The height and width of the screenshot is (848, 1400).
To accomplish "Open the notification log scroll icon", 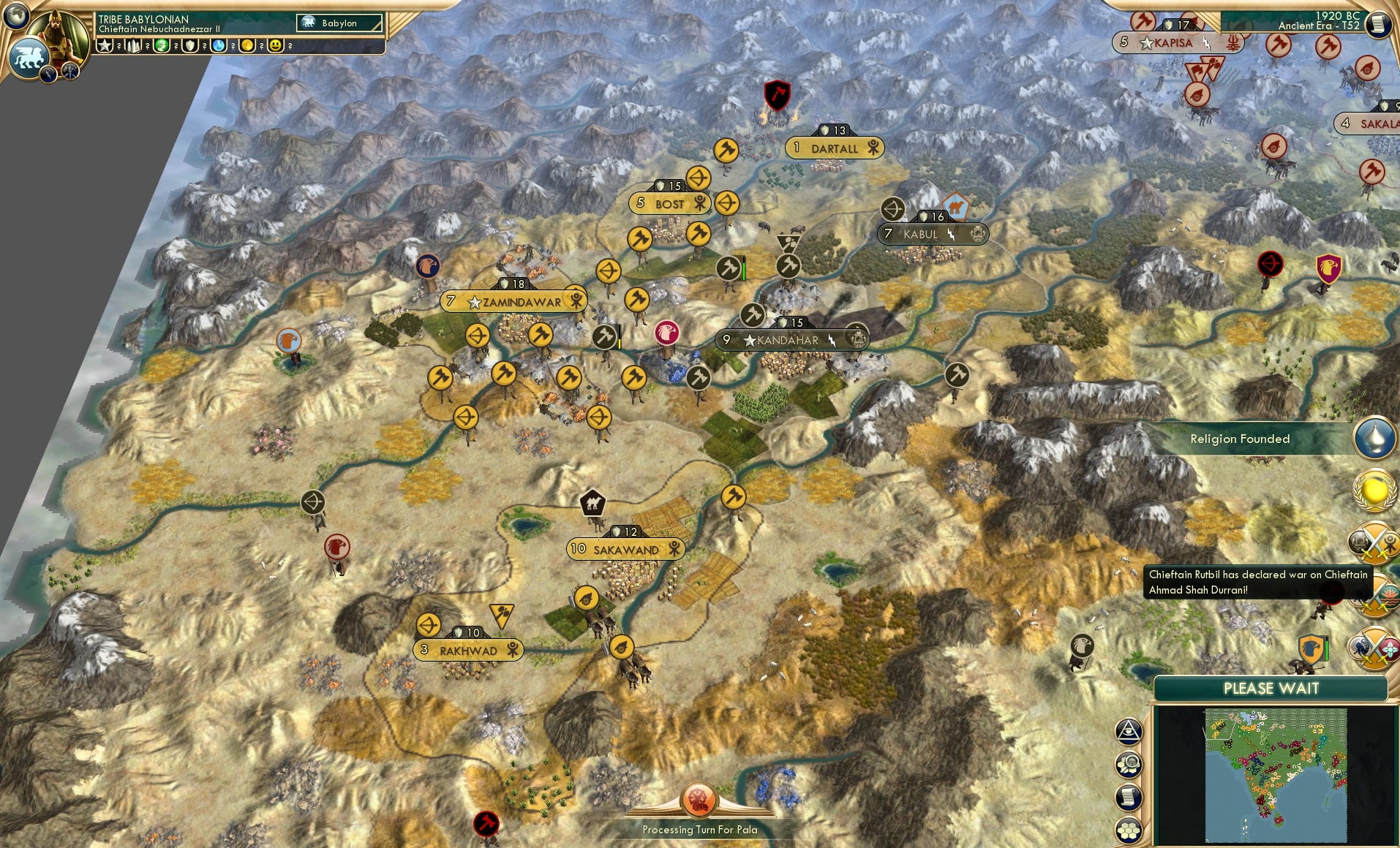I will pos(1129,797).
